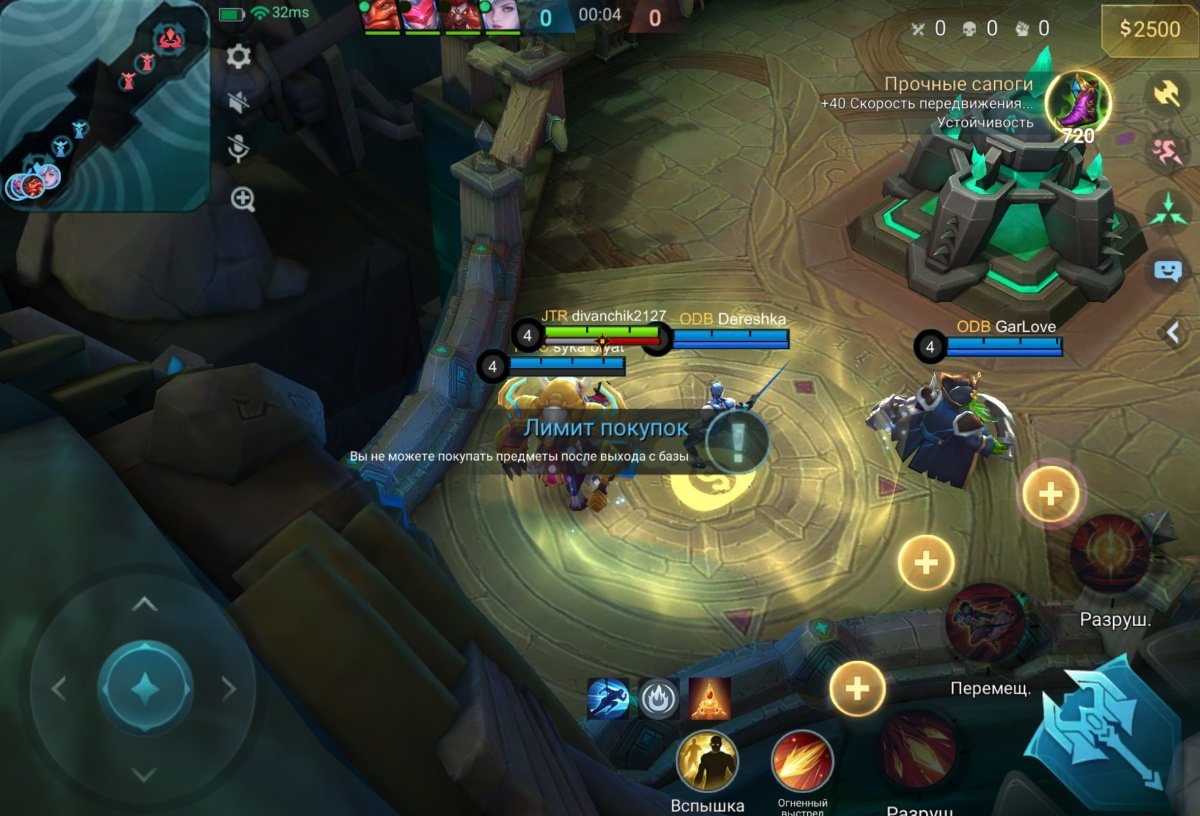
Task: Send the green arrows gather signal
Action: click(1167, 210)
